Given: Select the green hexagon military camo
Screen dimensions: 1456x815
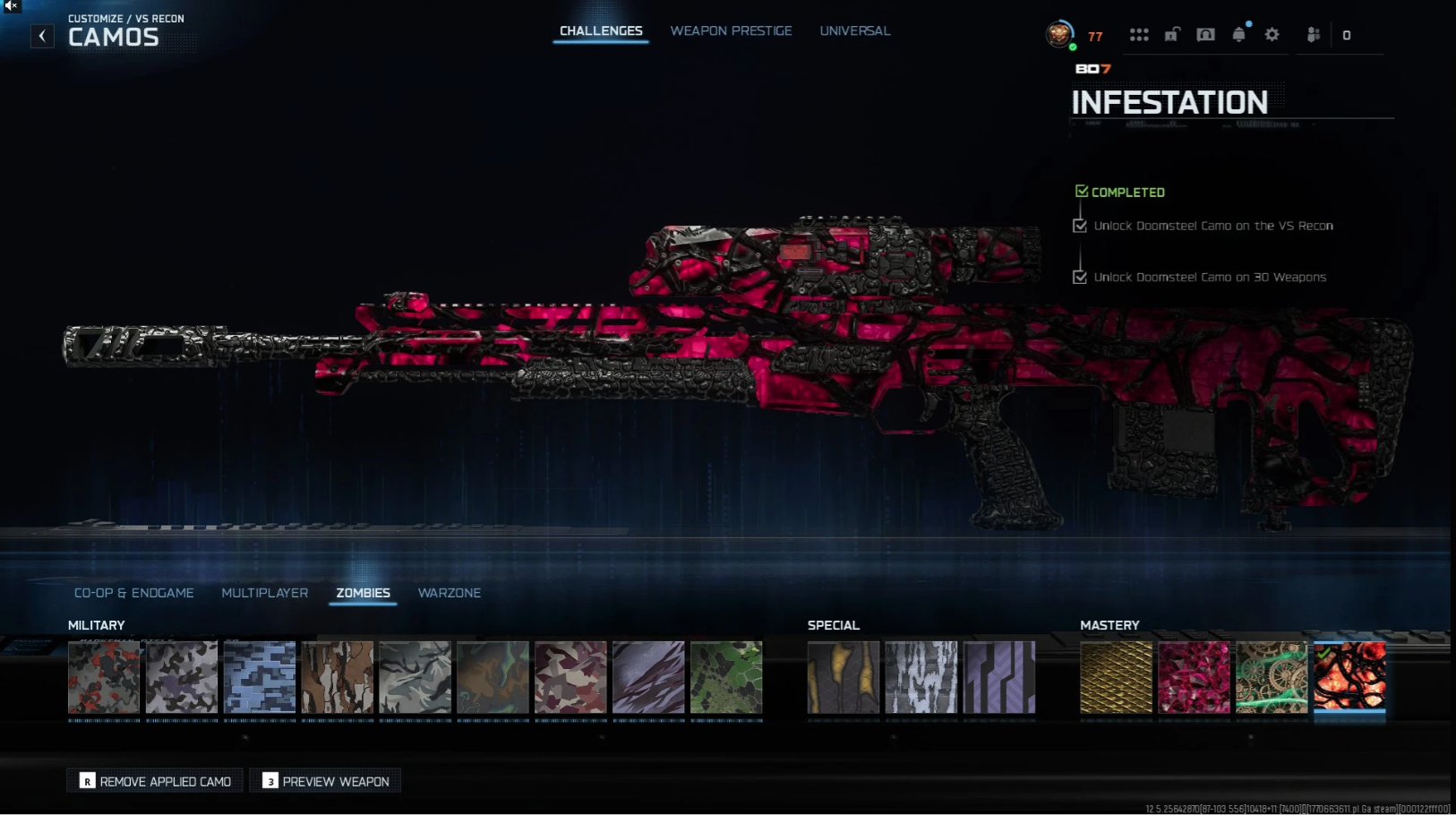Looking at the screenshot, I should (x=726, y=677).
